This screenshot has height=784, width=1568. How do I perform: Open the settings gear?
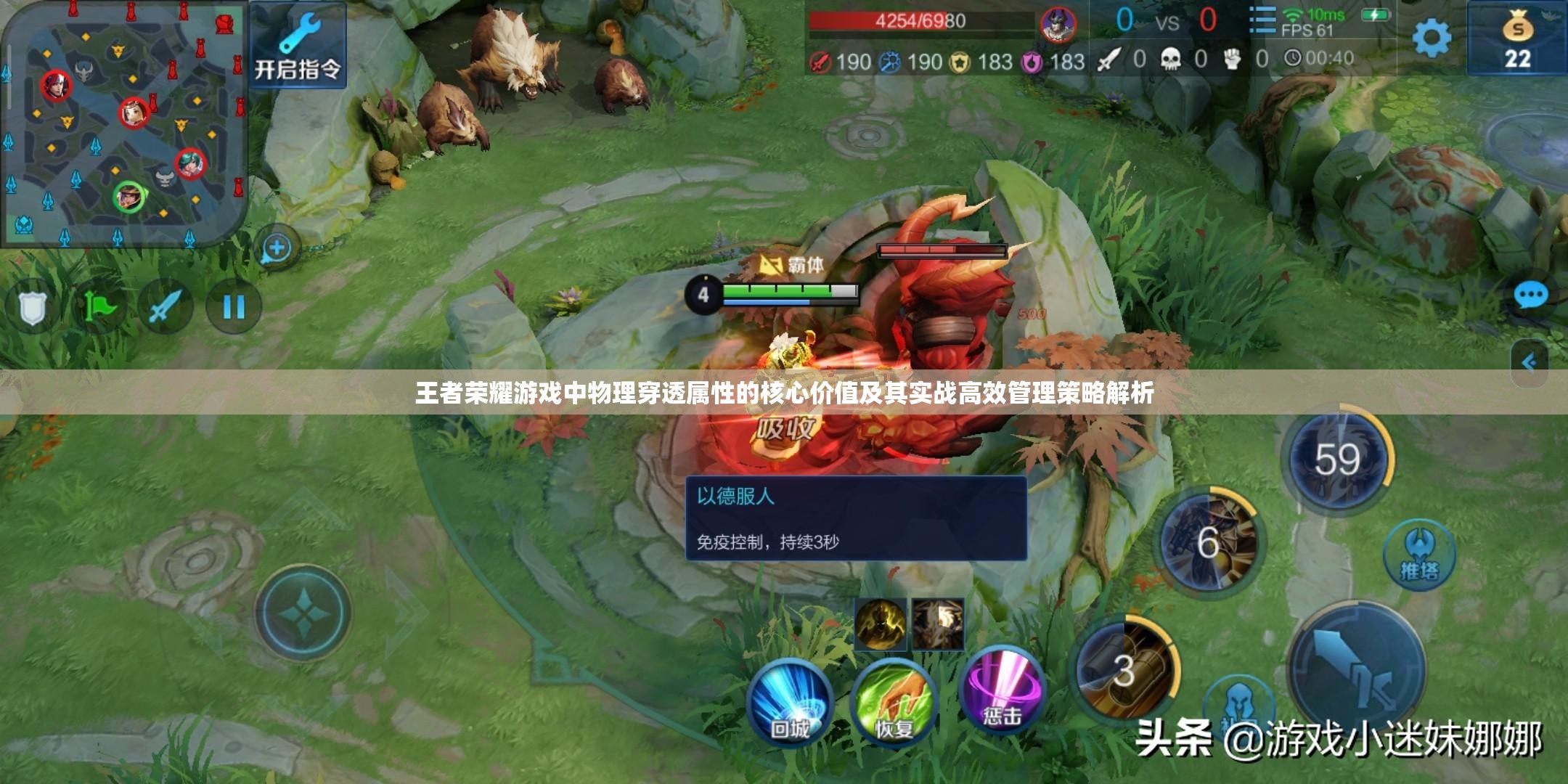coord(1432,38)
